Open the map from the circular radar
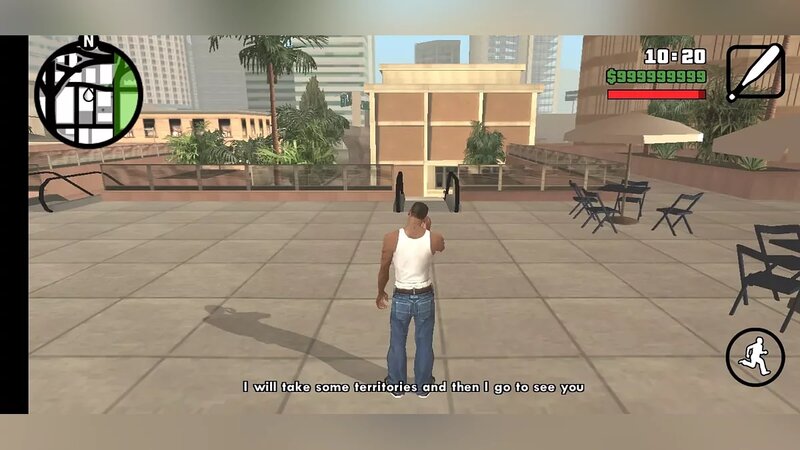 (89, 94)
